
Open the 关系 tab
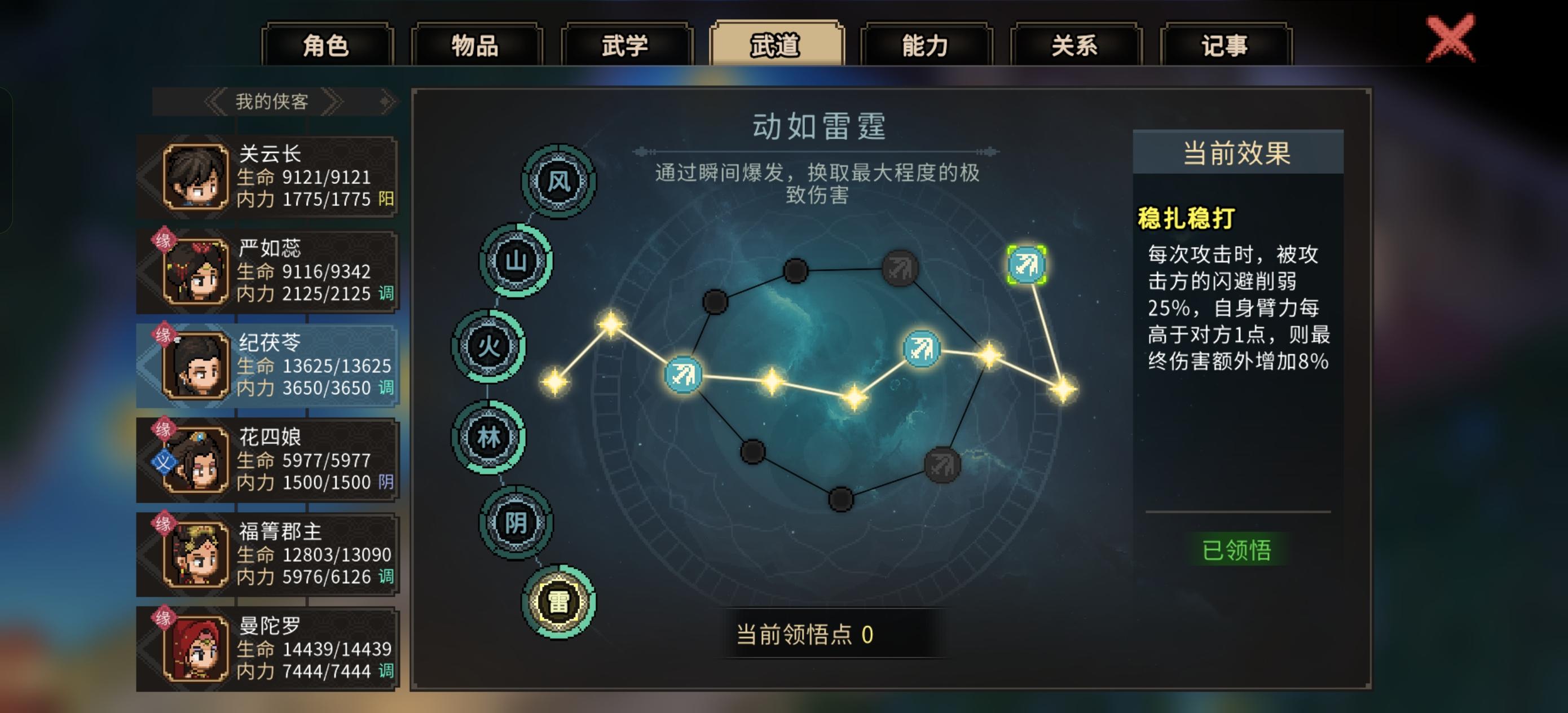(1075, 46)
